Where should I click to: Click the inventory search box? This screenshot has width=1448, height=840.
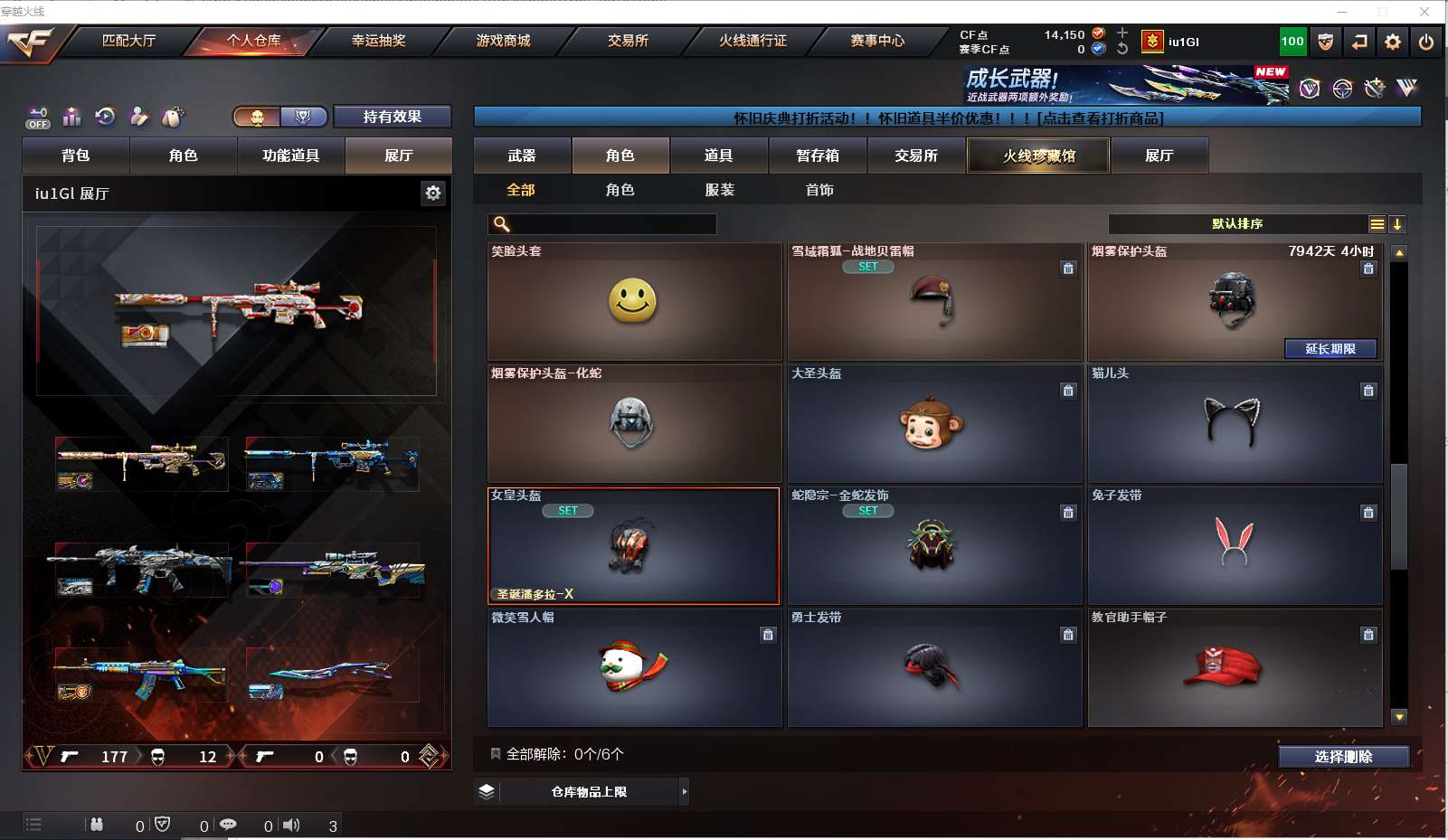pos(612,224)
